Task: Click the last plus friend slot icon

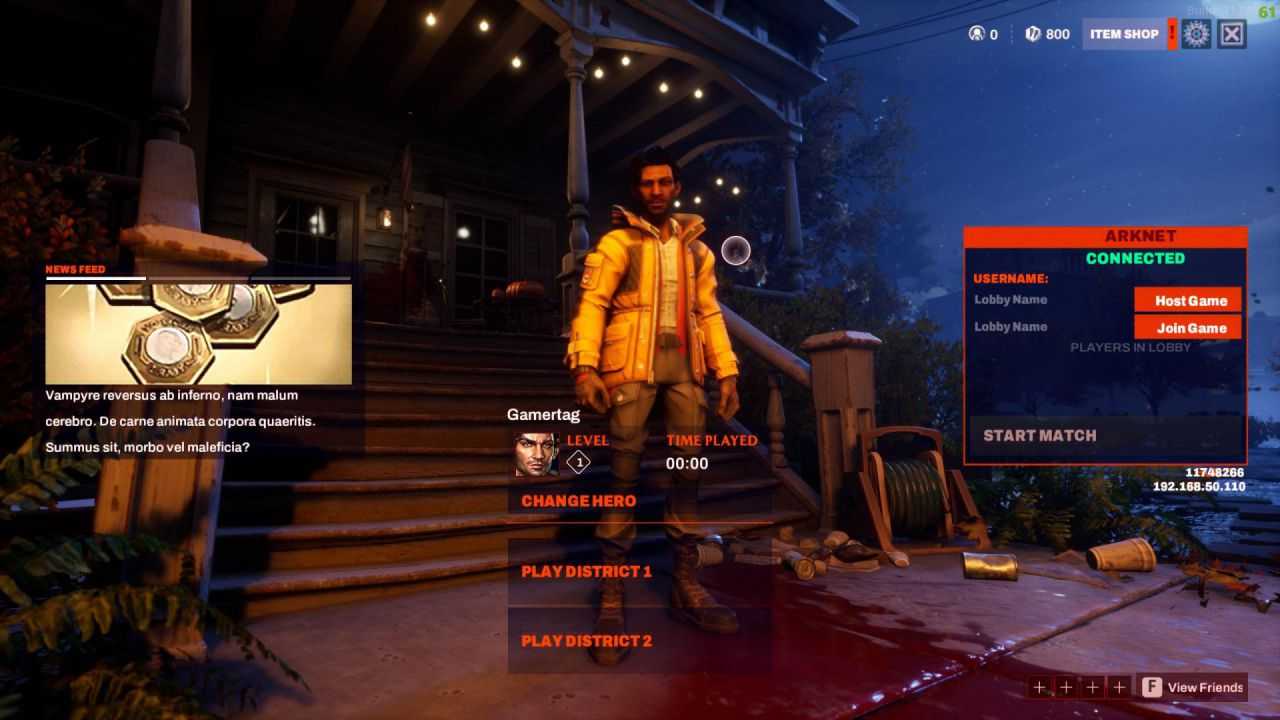Action: pos(1119,687)
